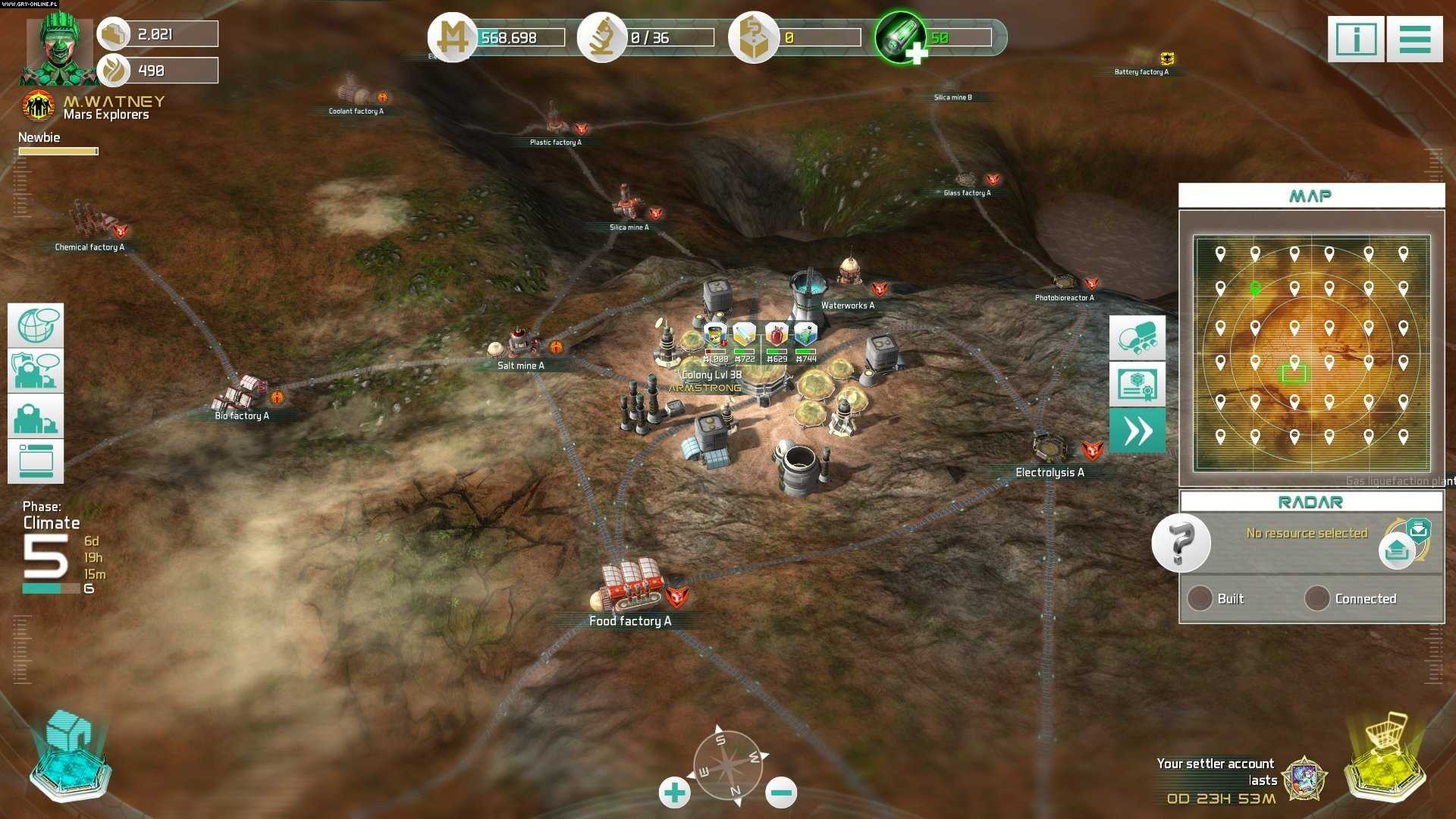This screenshot has height=819, width=1456.
Task: Expand the side panel with double arrows
Action: coord(1137,431)
